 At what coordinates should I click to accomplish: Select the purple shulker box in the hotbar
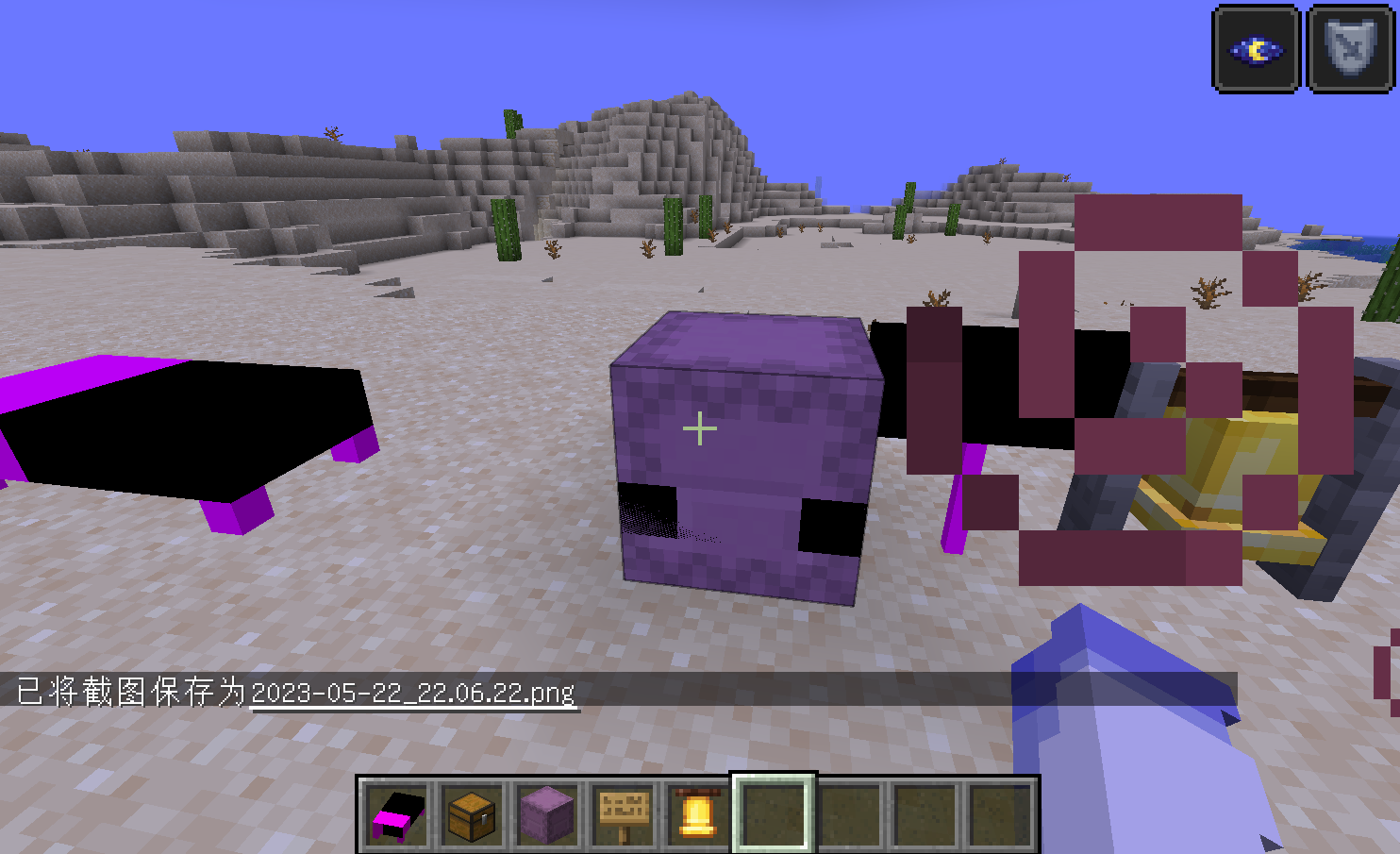[x=546, y=812]
